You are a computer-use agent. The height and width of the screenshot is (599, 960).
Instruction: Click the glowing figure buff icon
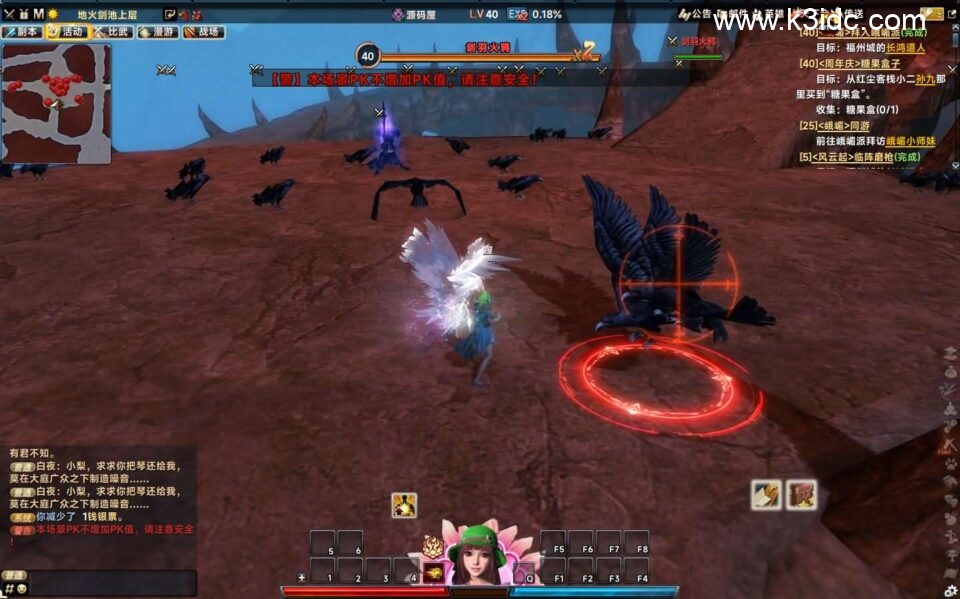(404, 505)
